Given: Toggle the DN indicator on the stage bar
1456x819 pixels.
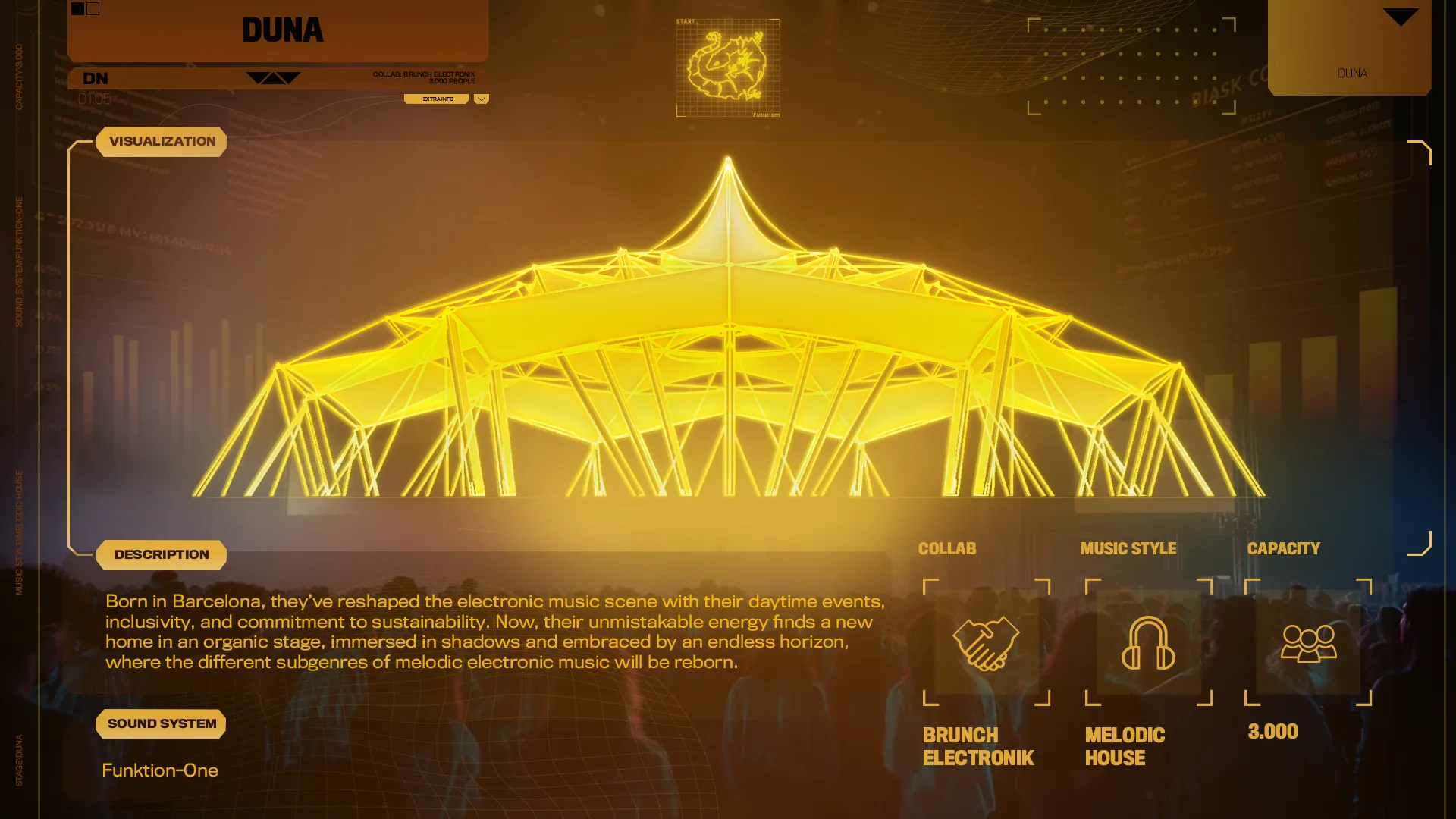Looking at the screenshot, I should 94,78.
